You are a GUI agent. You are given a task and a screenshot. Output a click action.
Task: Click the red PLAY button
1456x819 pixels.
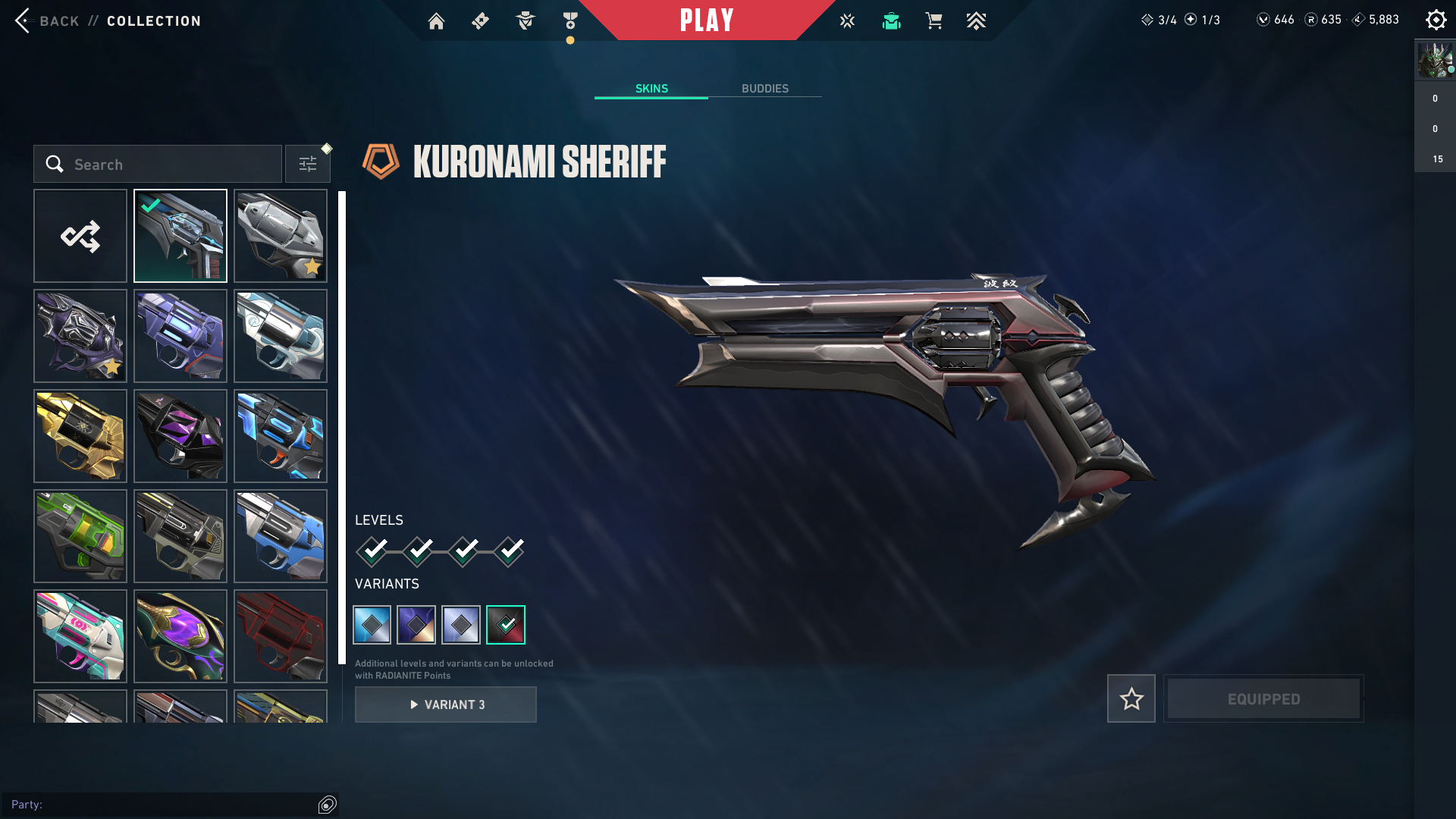click(707, 20)
